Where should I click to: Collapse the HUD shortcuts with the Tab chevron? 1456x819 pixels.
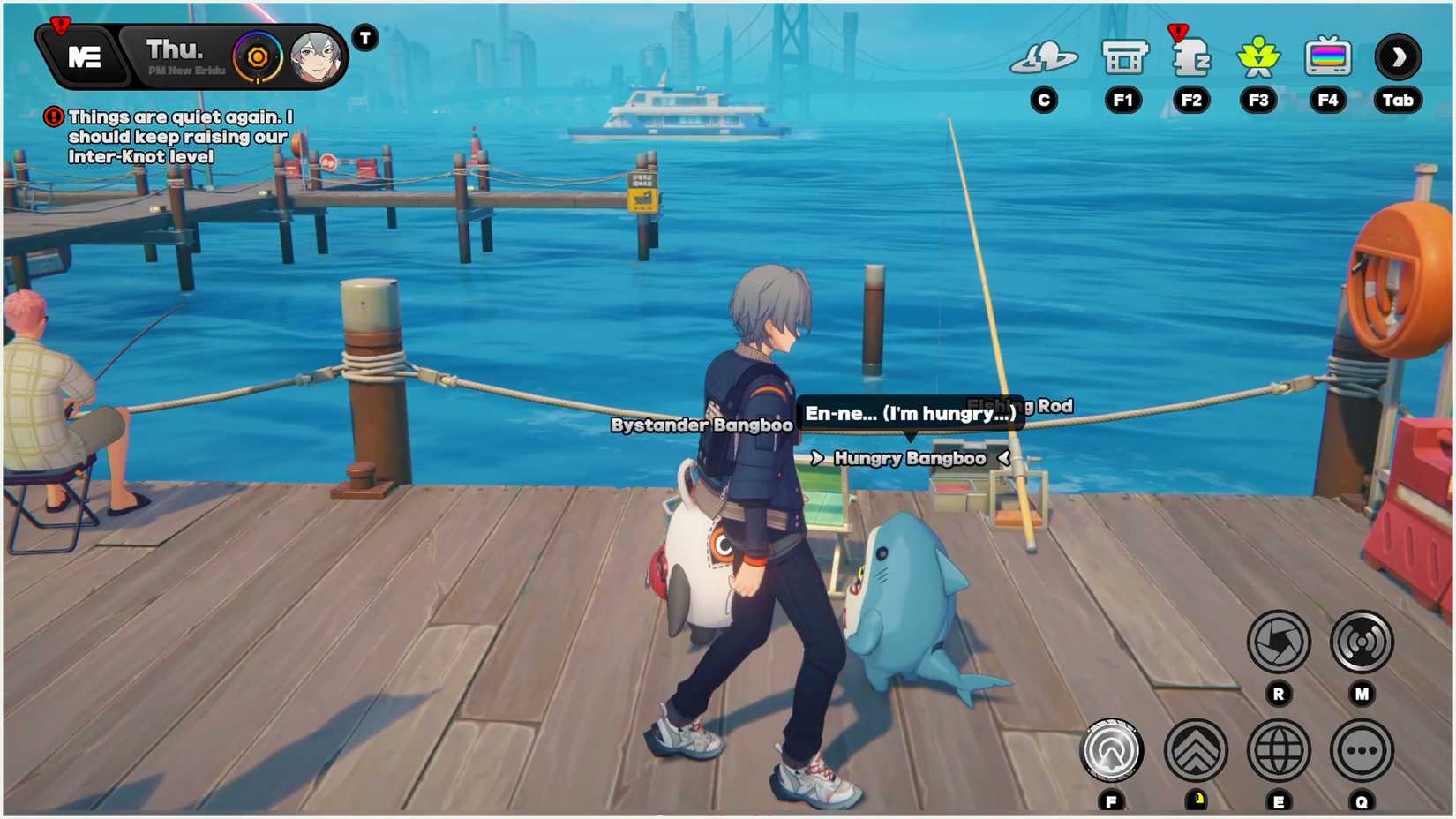coord(1398,57)
